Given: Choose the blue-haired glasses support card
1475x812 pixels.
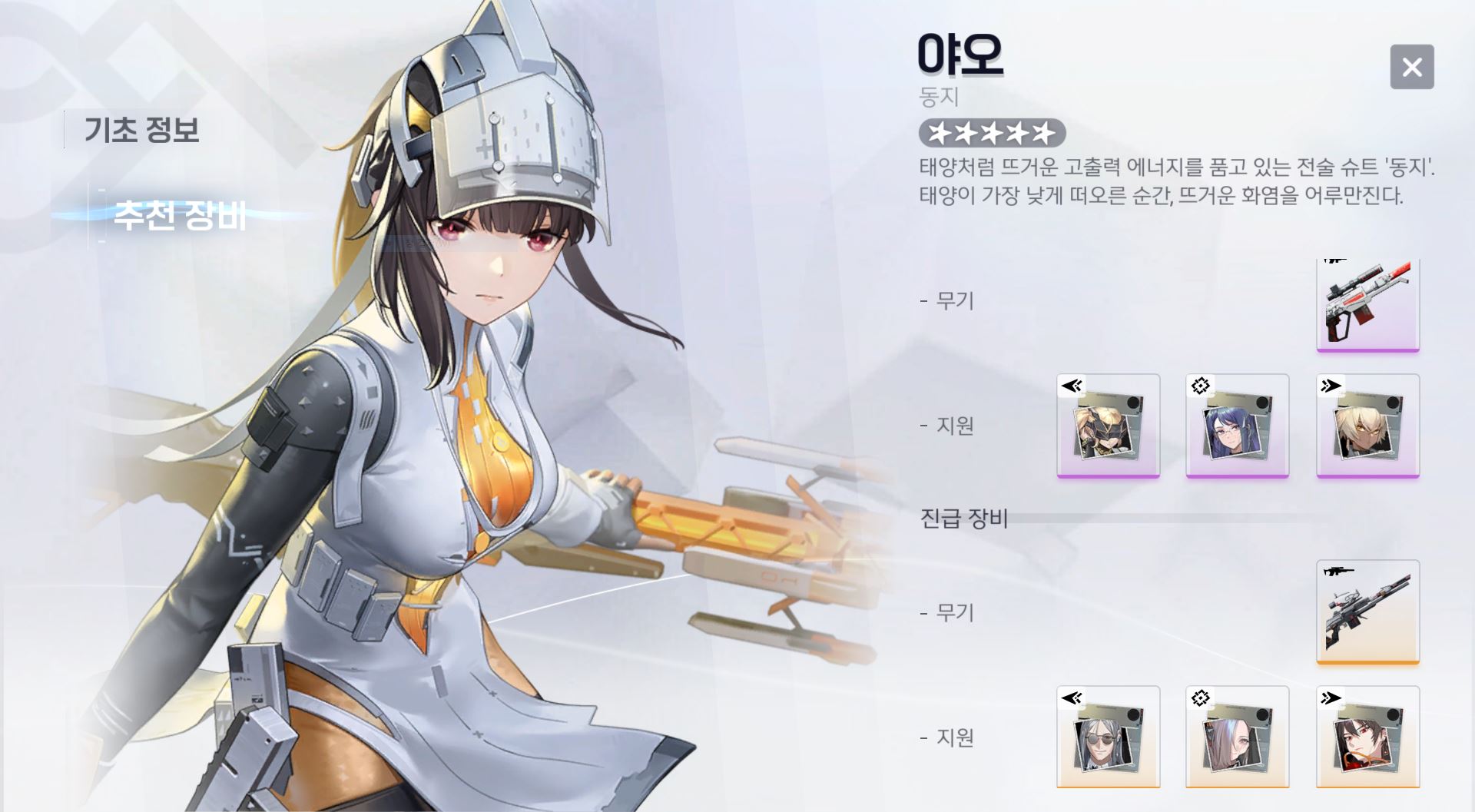Looking at the screenshot, I should [x=1237, y=426].
